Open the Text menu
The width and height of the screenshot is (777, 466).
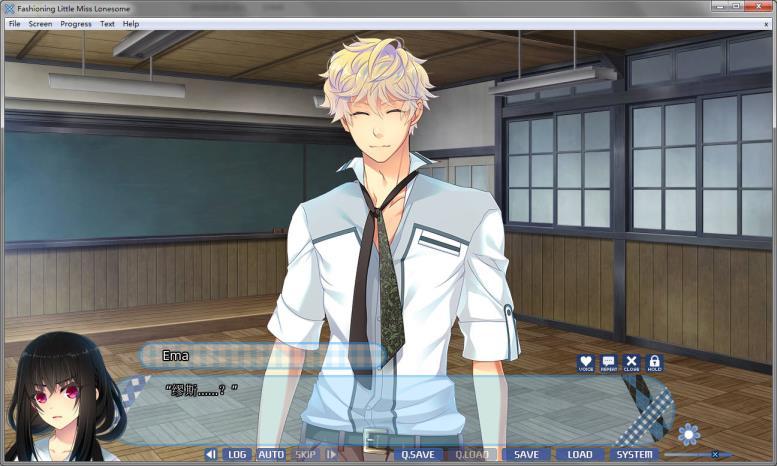[107, 23]
